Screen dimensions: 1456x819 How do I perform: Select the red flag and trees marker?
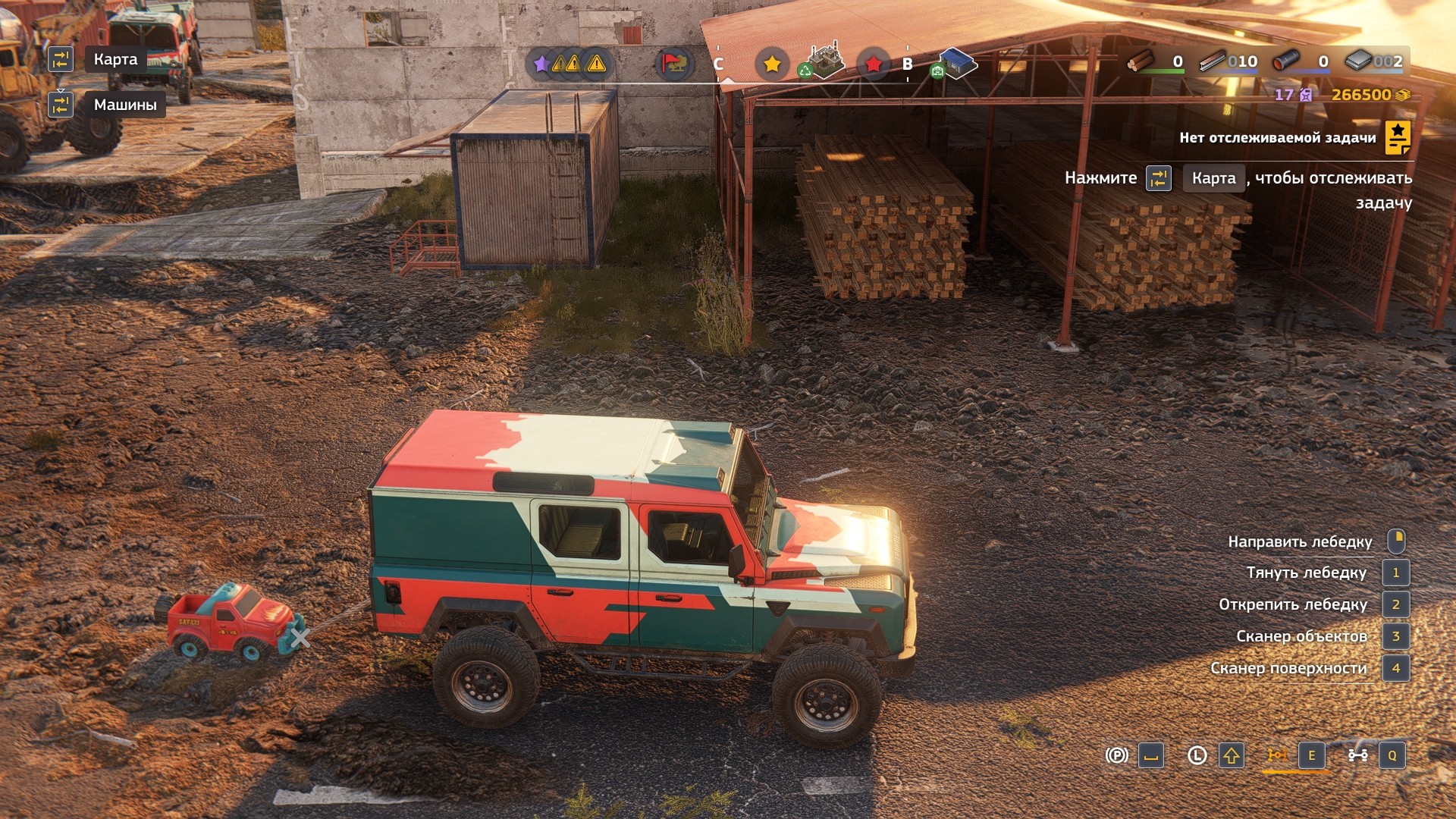(672, 64)
